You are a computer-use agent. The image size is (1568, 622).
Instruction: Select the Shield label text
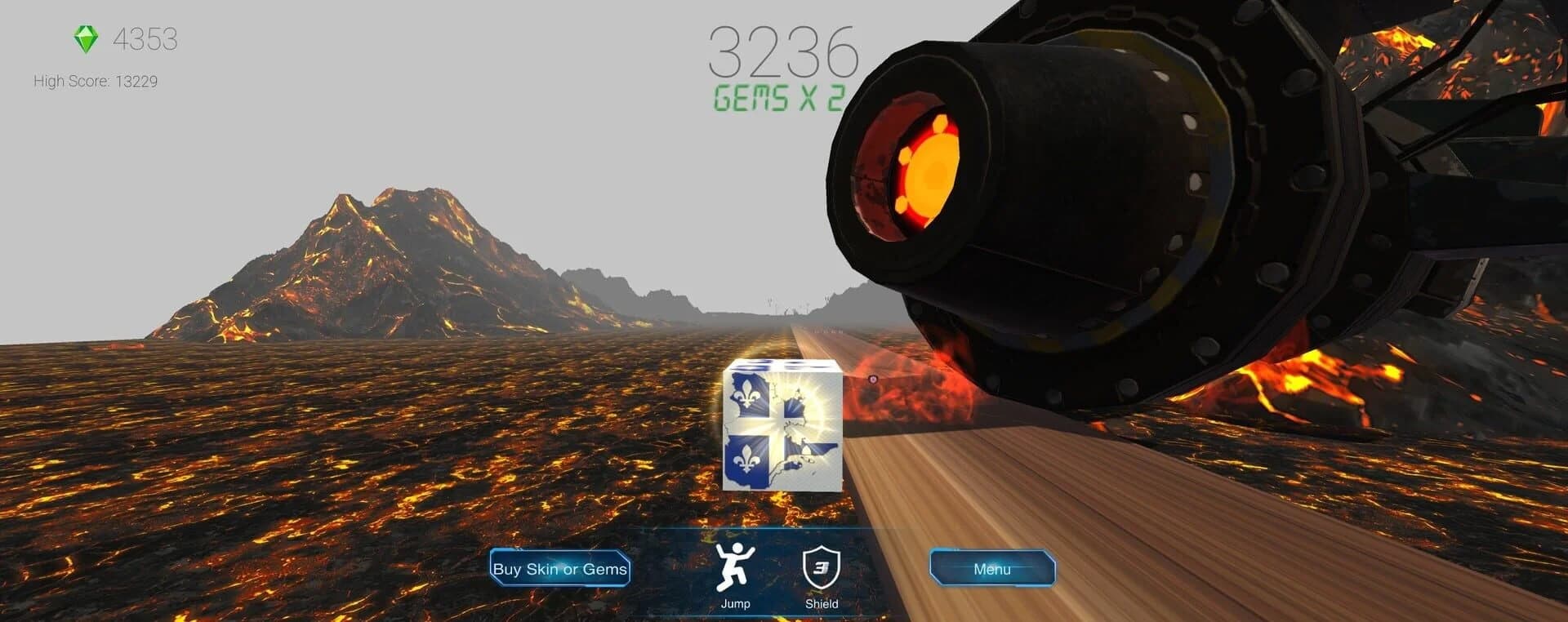(823, 604)
